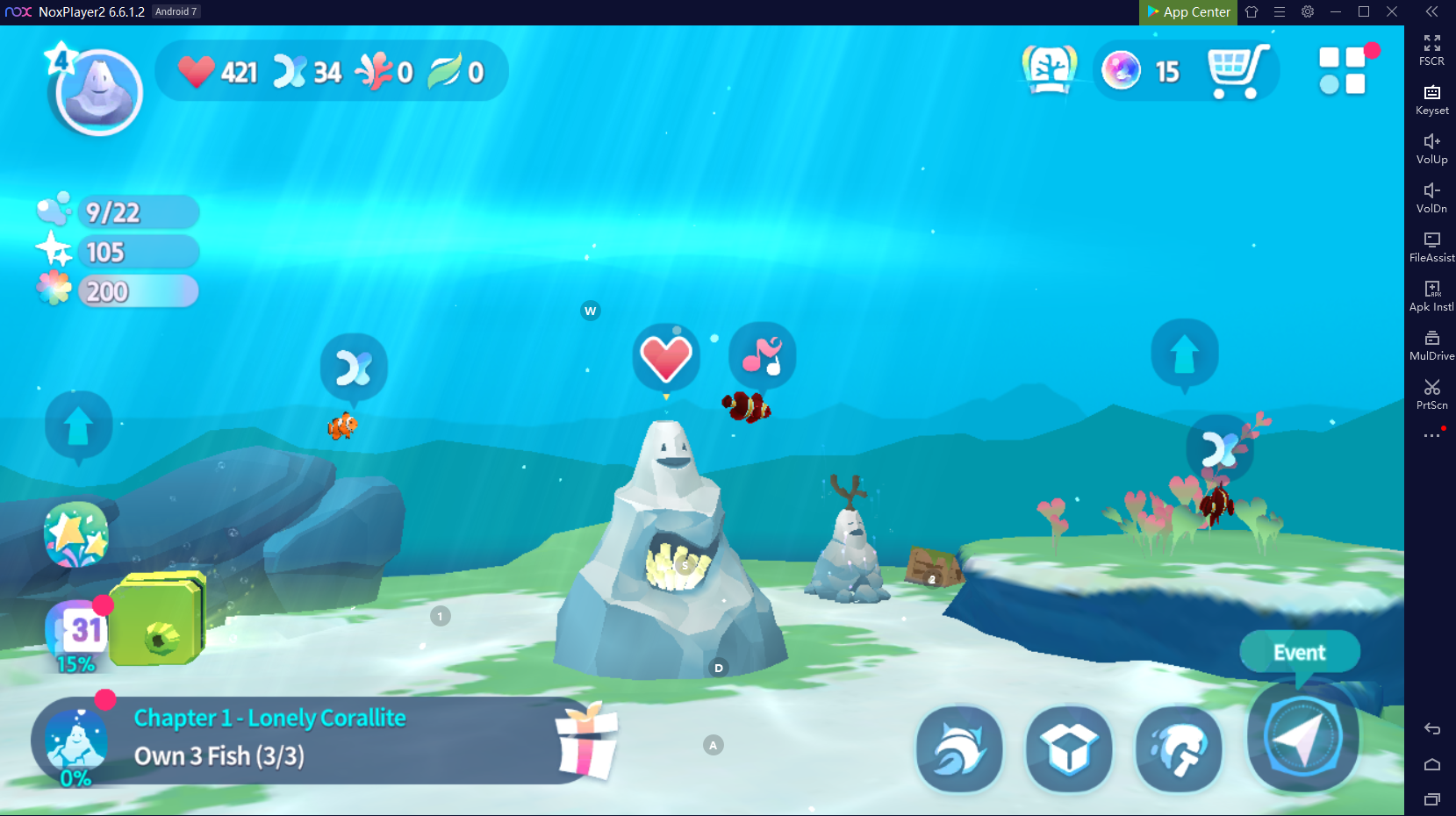Open the fish menu button
1456x816 pixels.
959,748
